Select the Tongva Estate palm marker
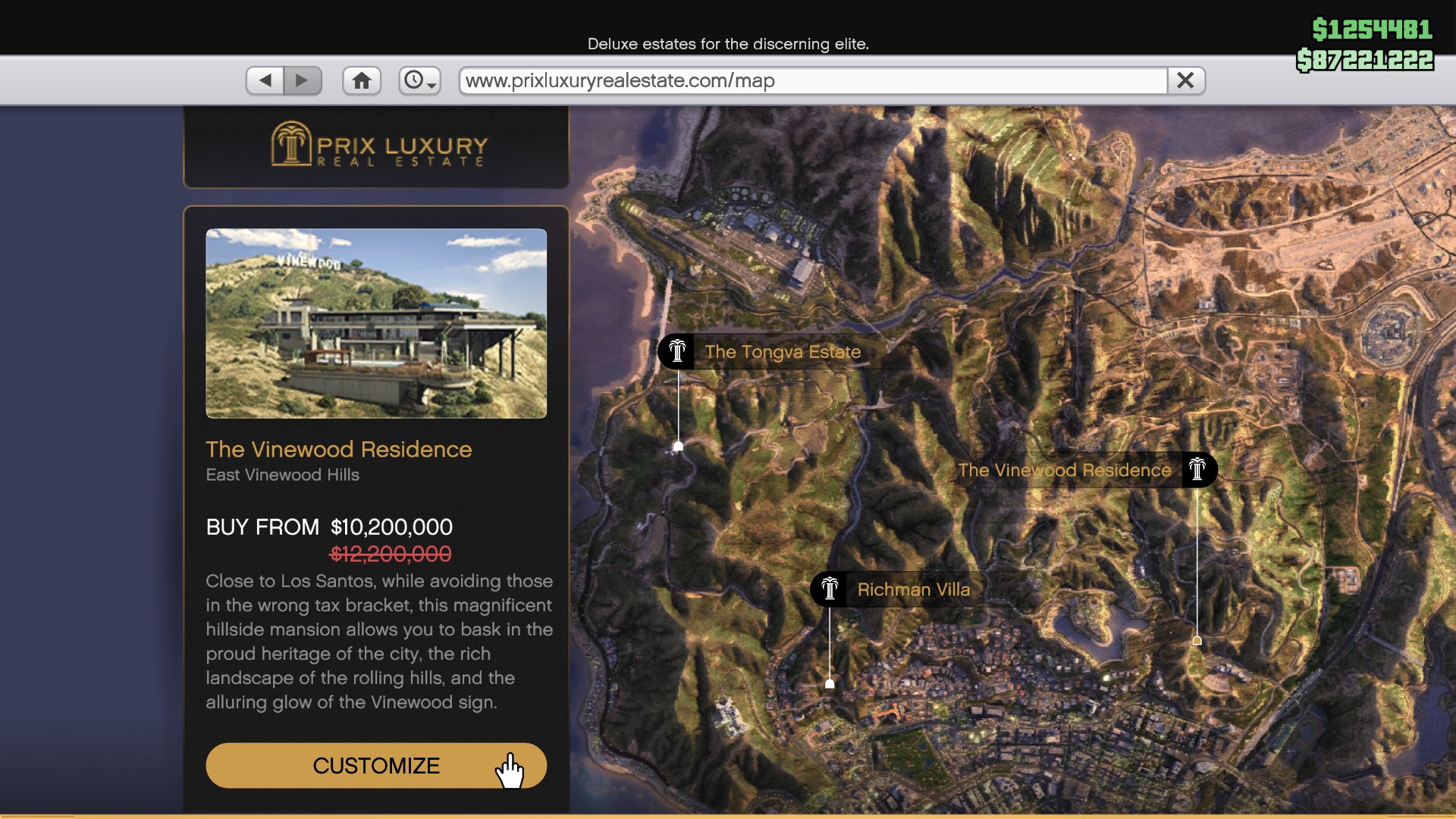 pos(677,351)
